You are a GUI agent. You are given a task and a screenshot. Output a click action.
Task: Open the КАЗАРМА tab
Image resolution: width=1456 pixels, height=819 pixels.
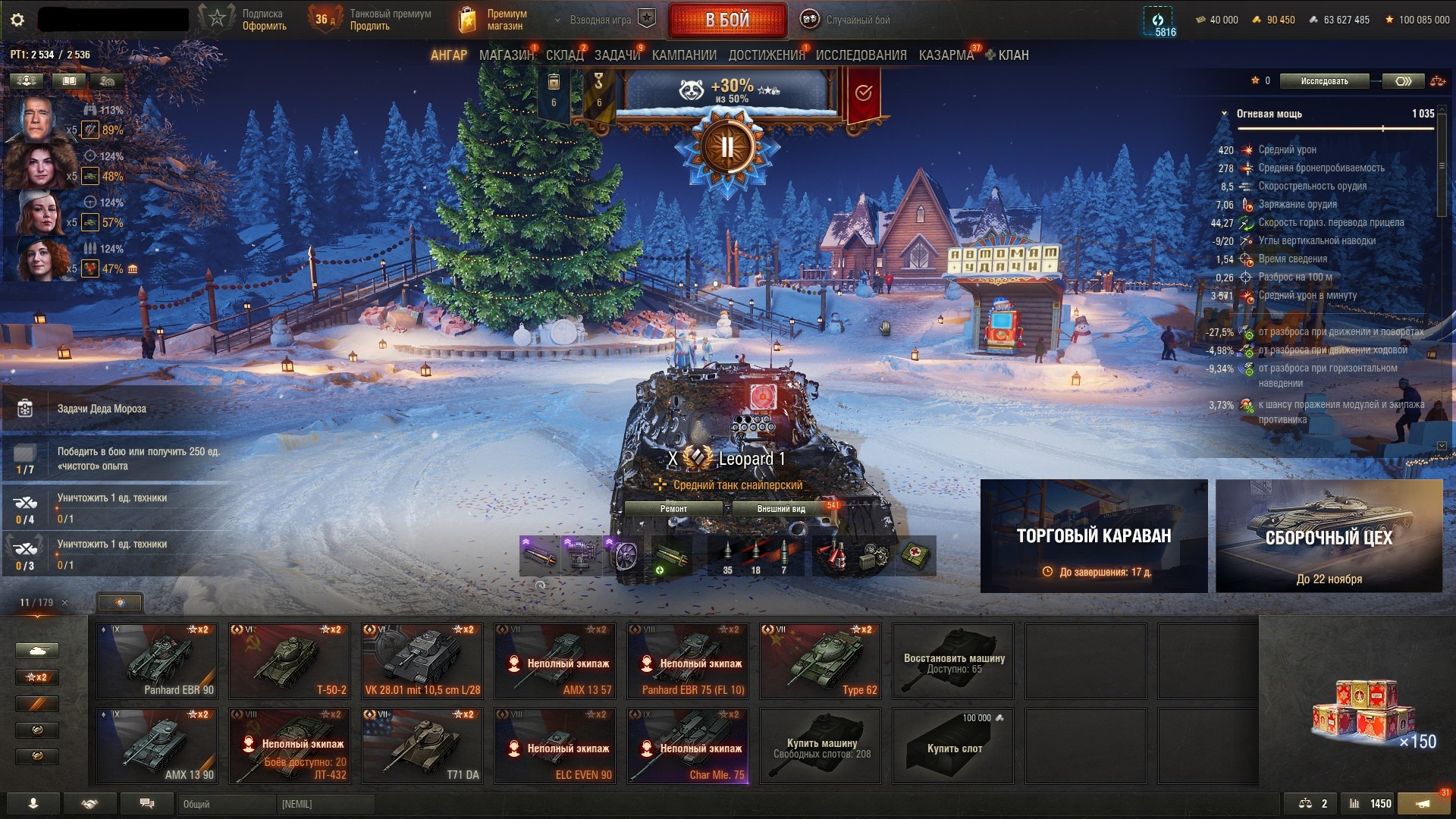[946, 55]
